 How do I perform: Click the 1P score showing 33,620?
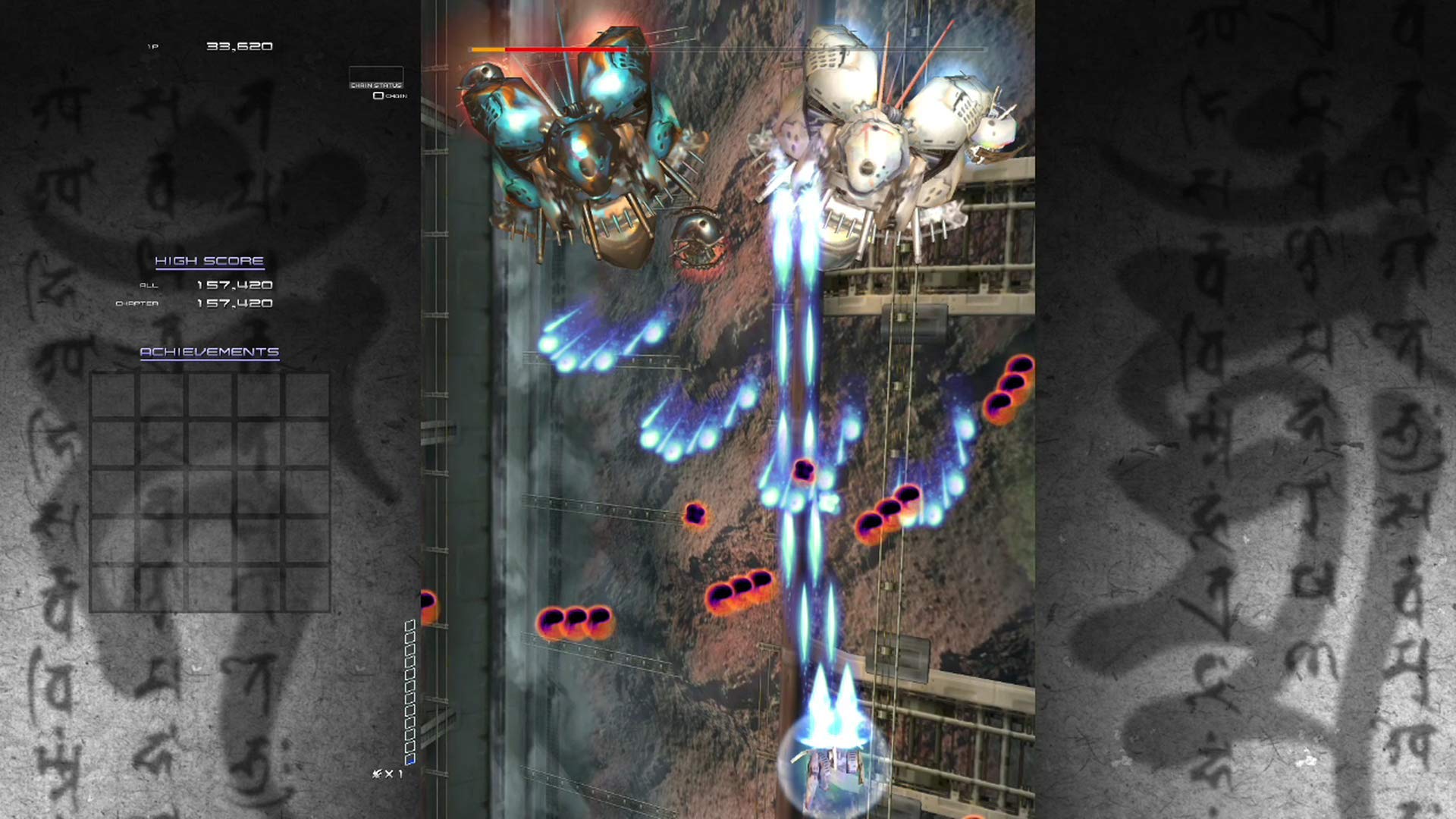pyautogui.click(x=239, y=45)
